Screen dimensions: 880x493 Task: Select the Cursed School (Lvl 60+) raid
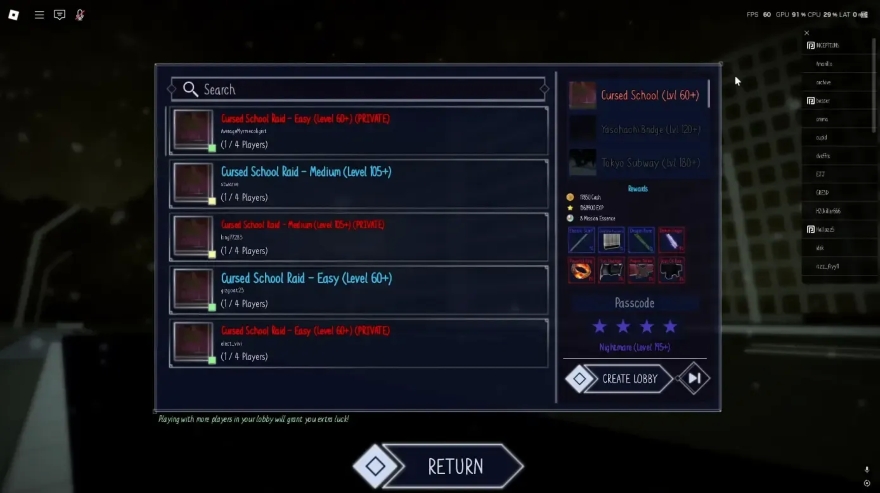(639, 95)
